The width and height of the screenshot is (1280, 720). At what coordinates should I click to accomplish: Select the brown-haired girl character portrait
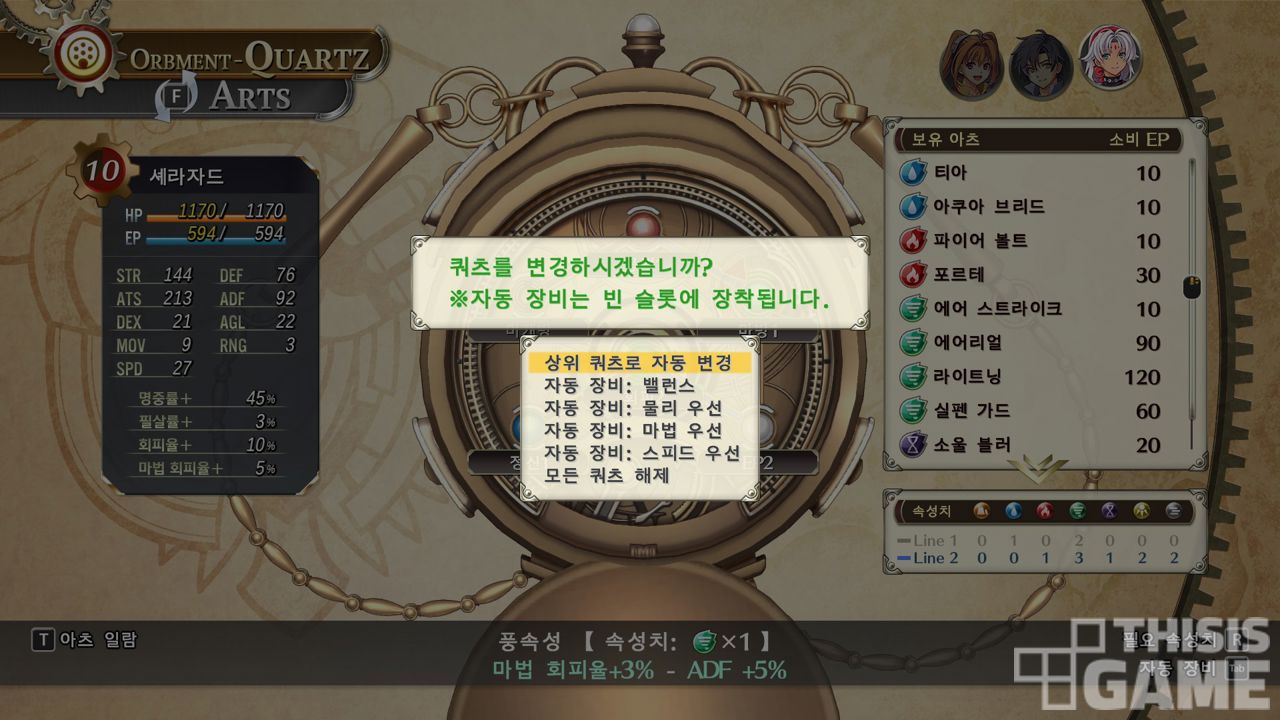(970, 63)
